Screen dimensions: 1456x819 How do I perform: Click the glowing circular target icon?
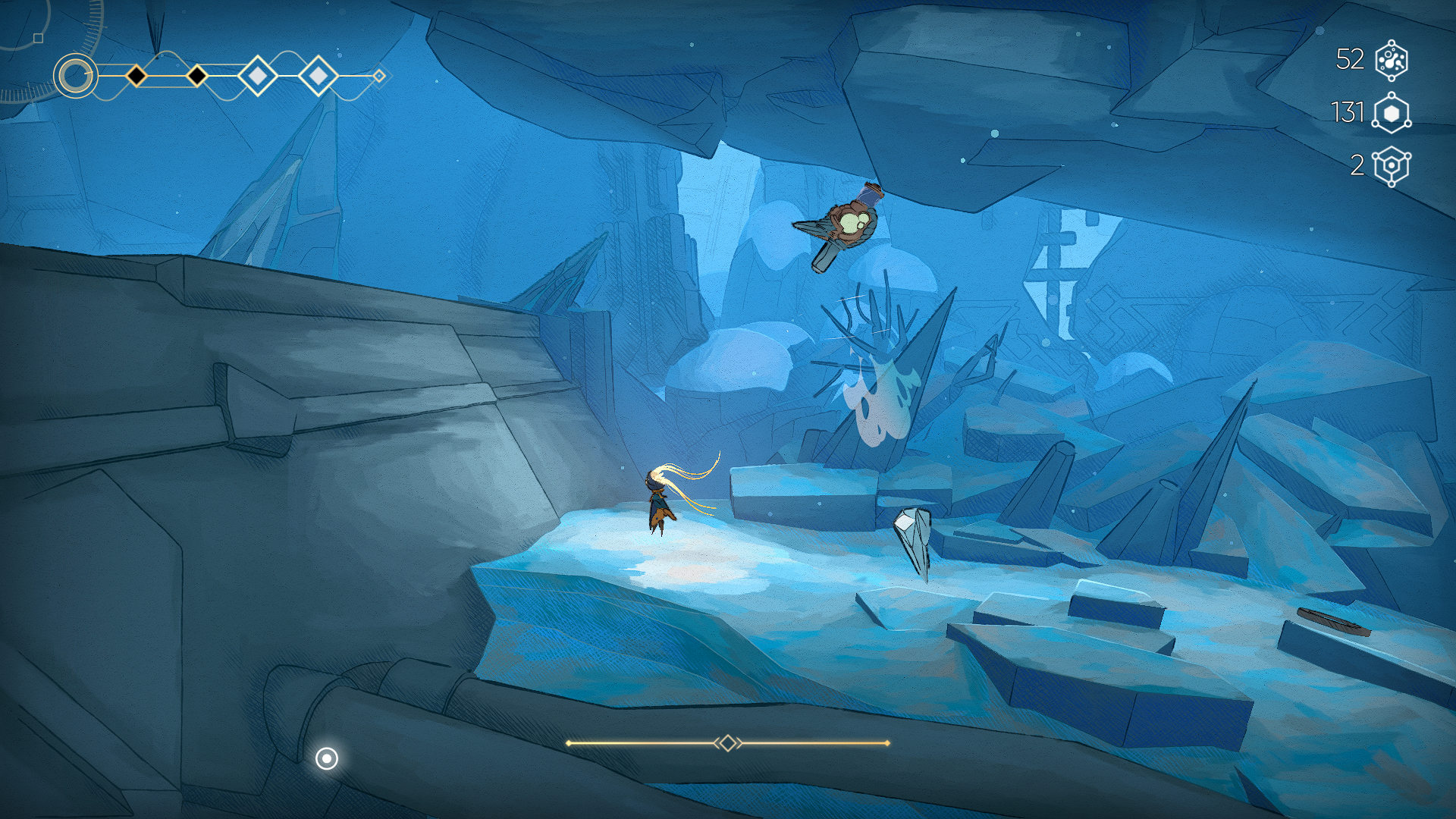pos(327,758)
